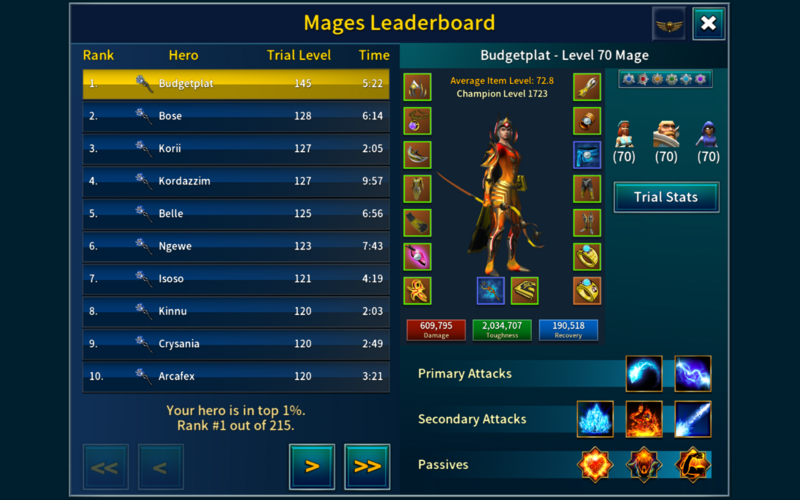
Task: Pick Isoso from the ranking list
Action: pos(236,279)
